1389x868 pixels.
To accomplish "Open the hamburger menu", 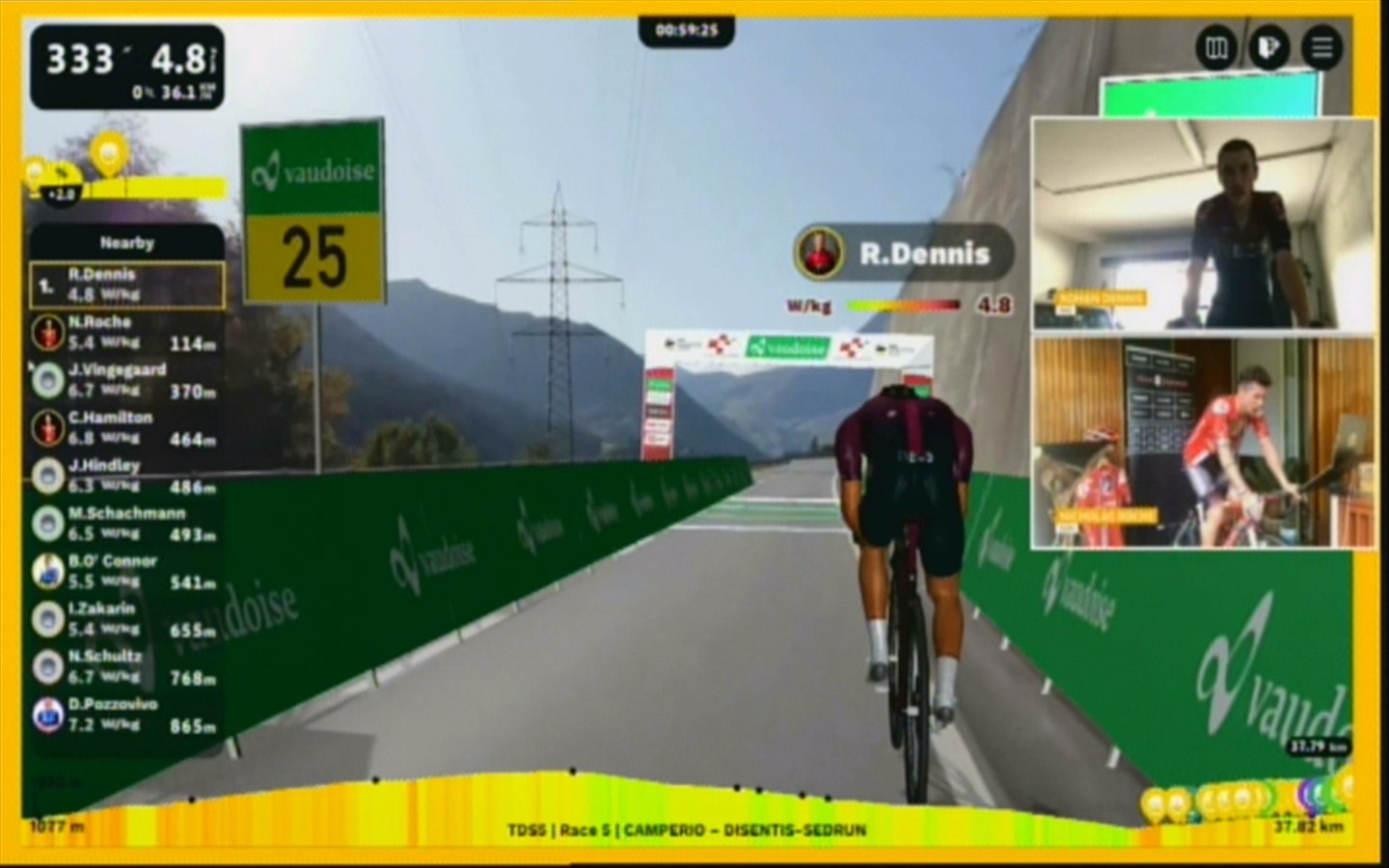I will [1321, 47].
